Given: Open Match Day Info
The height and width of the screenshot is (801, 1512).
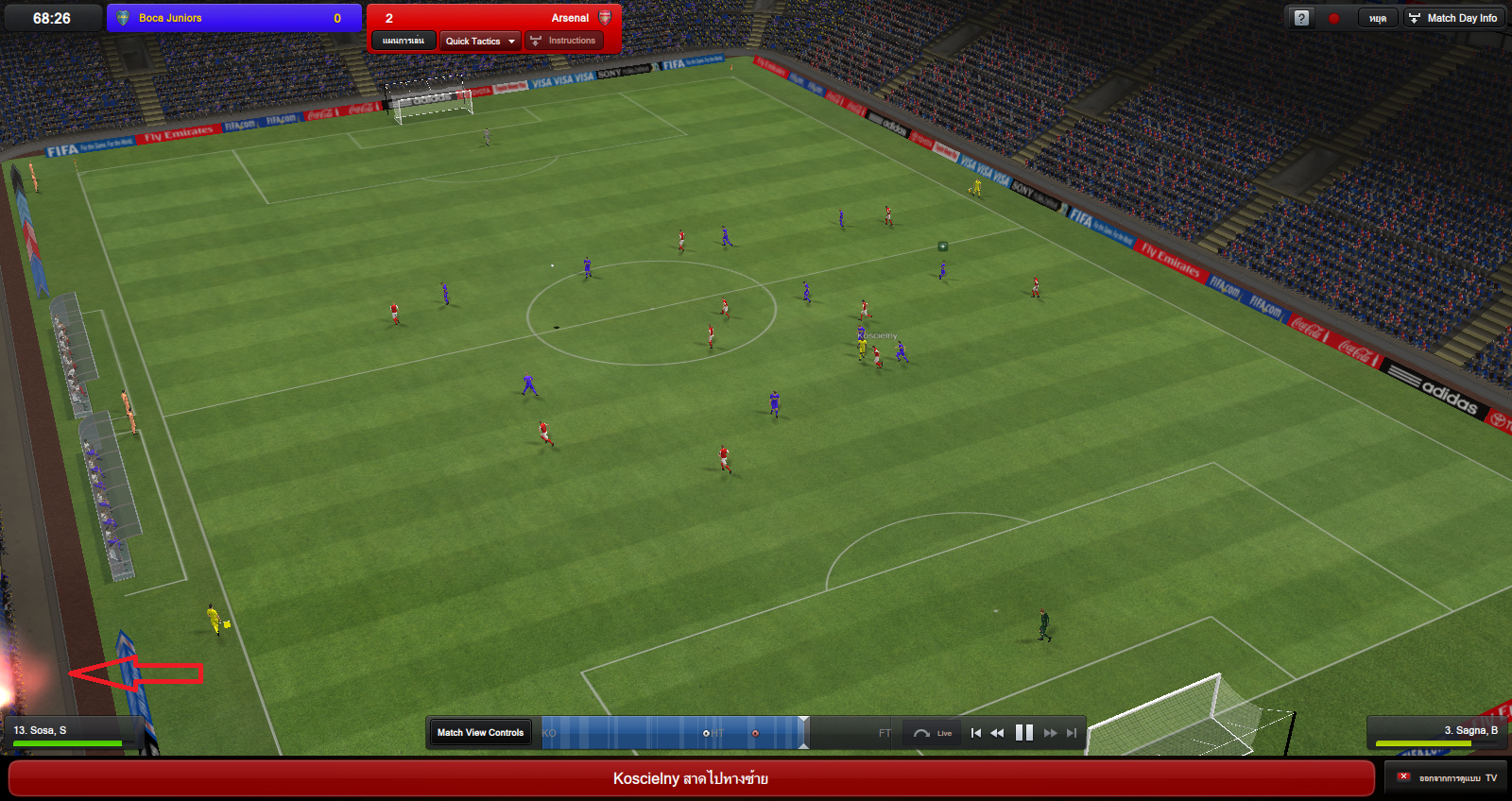Looking at the screenshot, I should (1453, 18).
